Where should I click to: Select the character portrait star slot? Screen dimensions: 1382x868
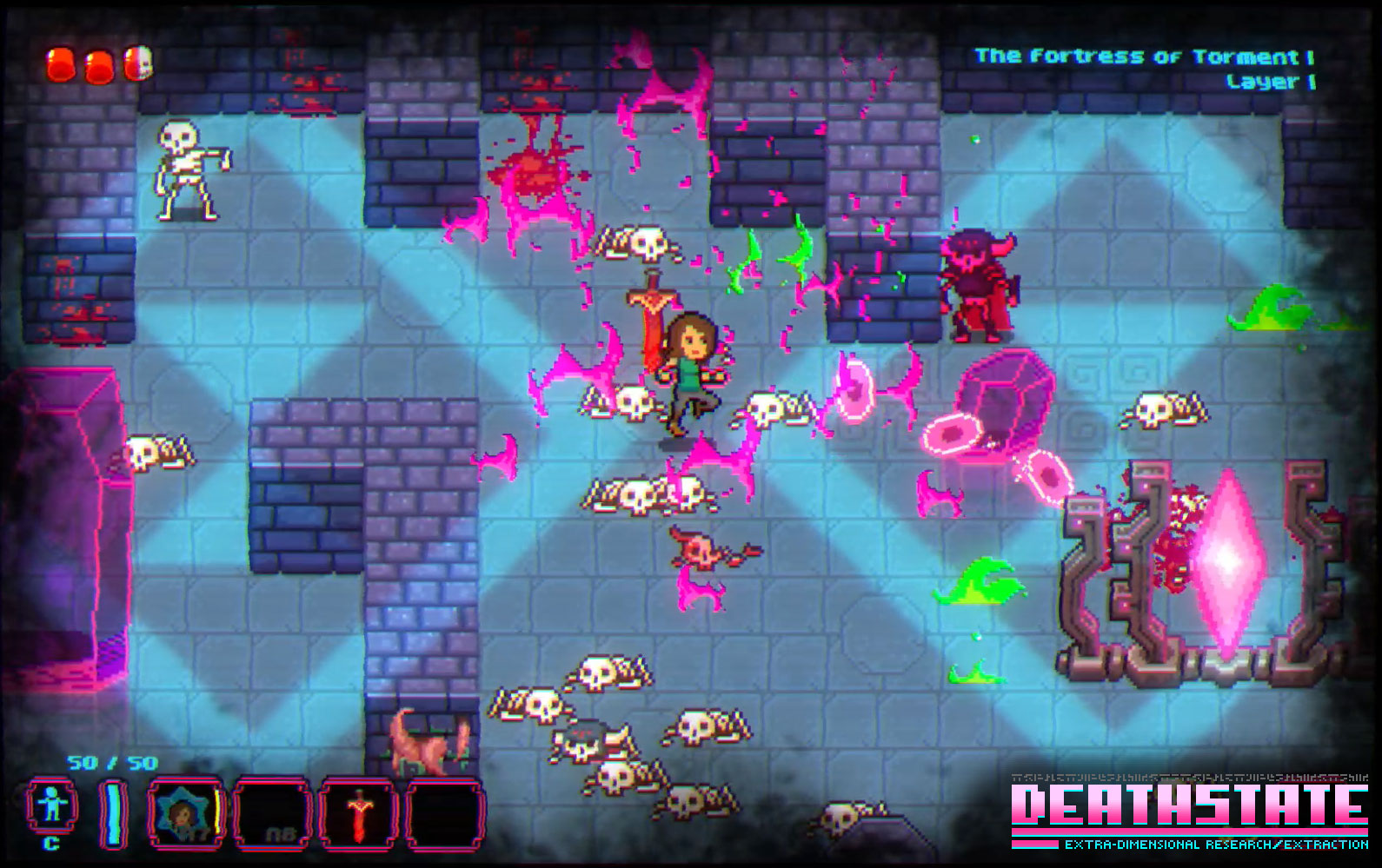tap(183, 814)
